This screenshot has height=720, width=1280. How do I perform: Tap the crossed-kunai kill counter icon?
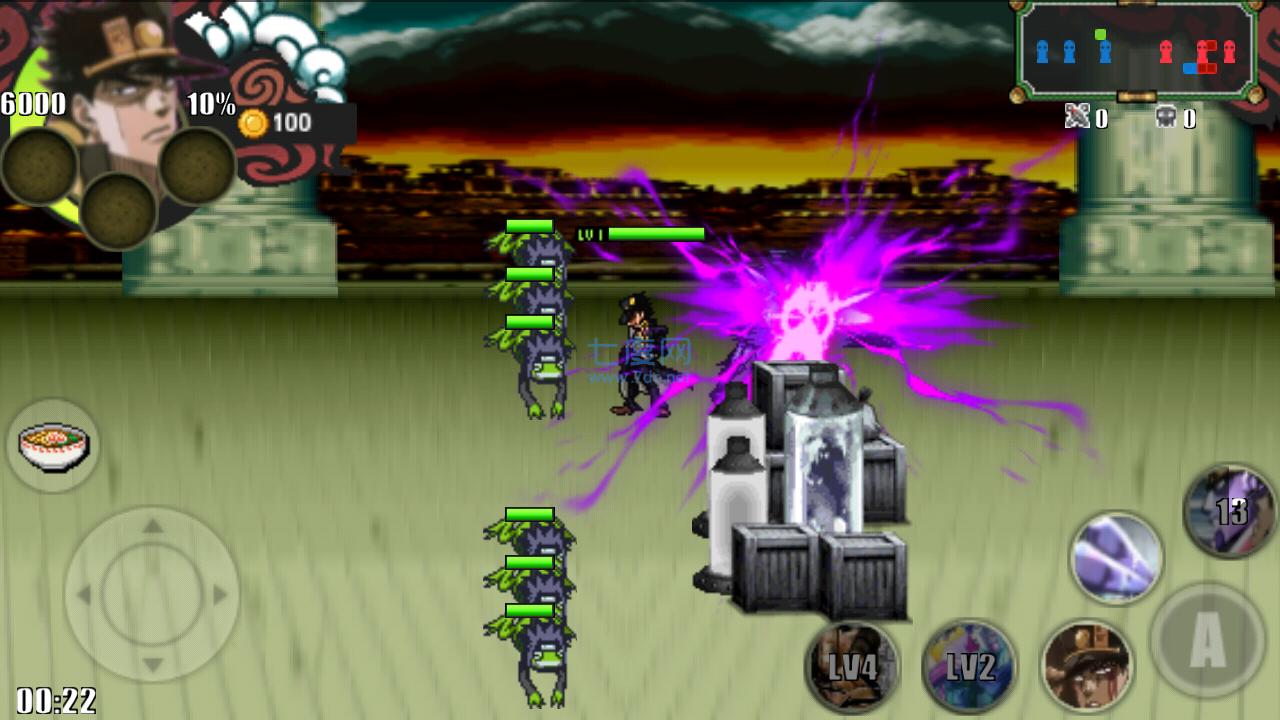1079,118
